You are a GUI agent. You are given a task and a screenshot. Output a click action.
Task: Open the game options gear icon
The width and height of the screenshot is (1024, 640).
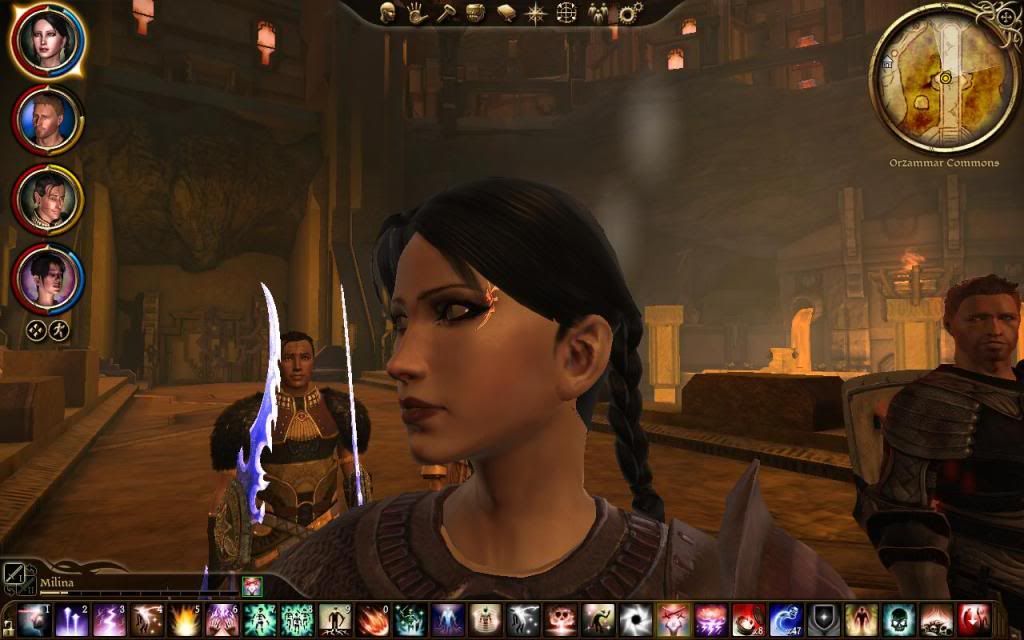630,13
